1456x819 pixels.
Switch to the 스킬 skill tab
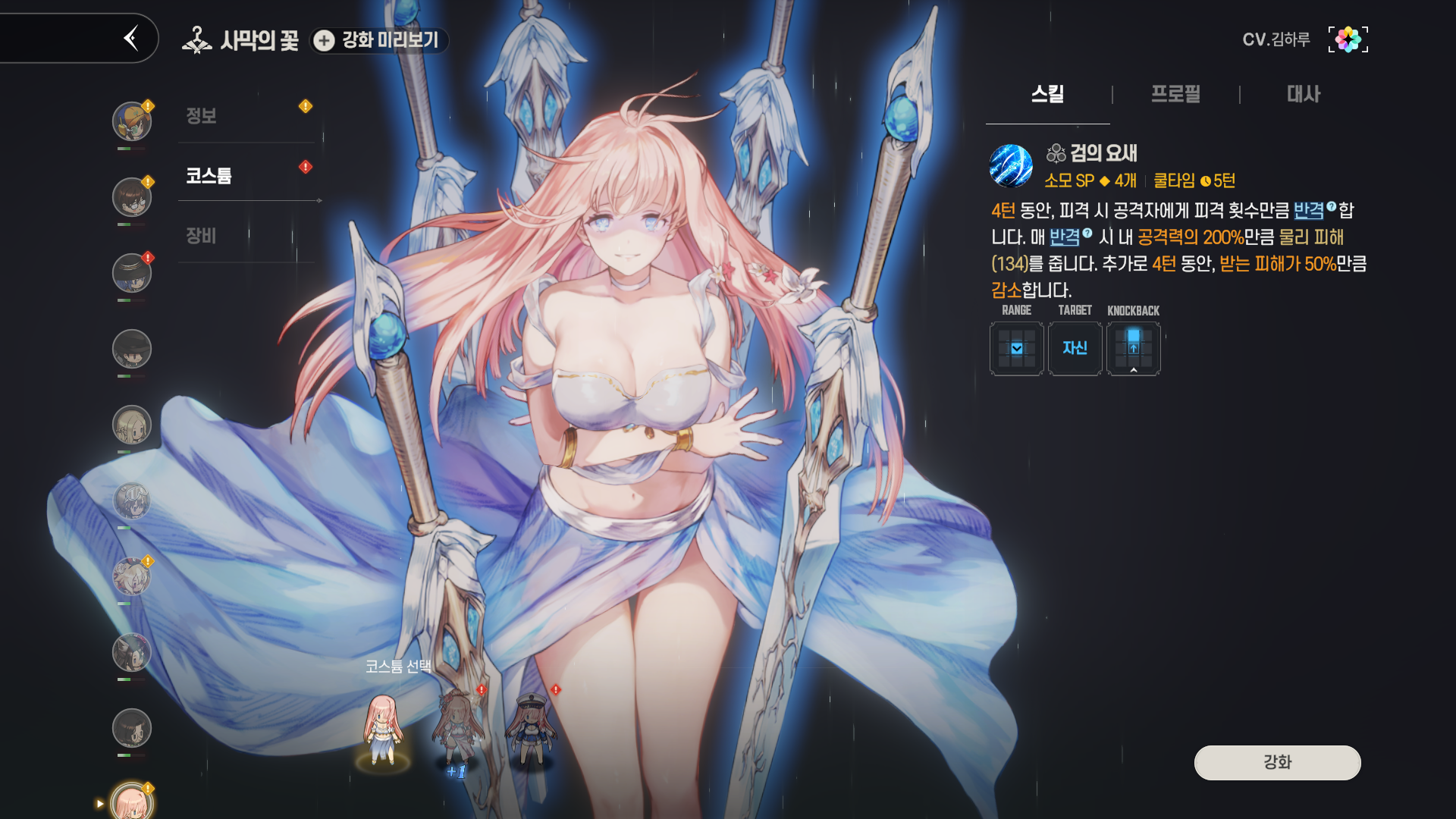click(x=1047, y=94)
